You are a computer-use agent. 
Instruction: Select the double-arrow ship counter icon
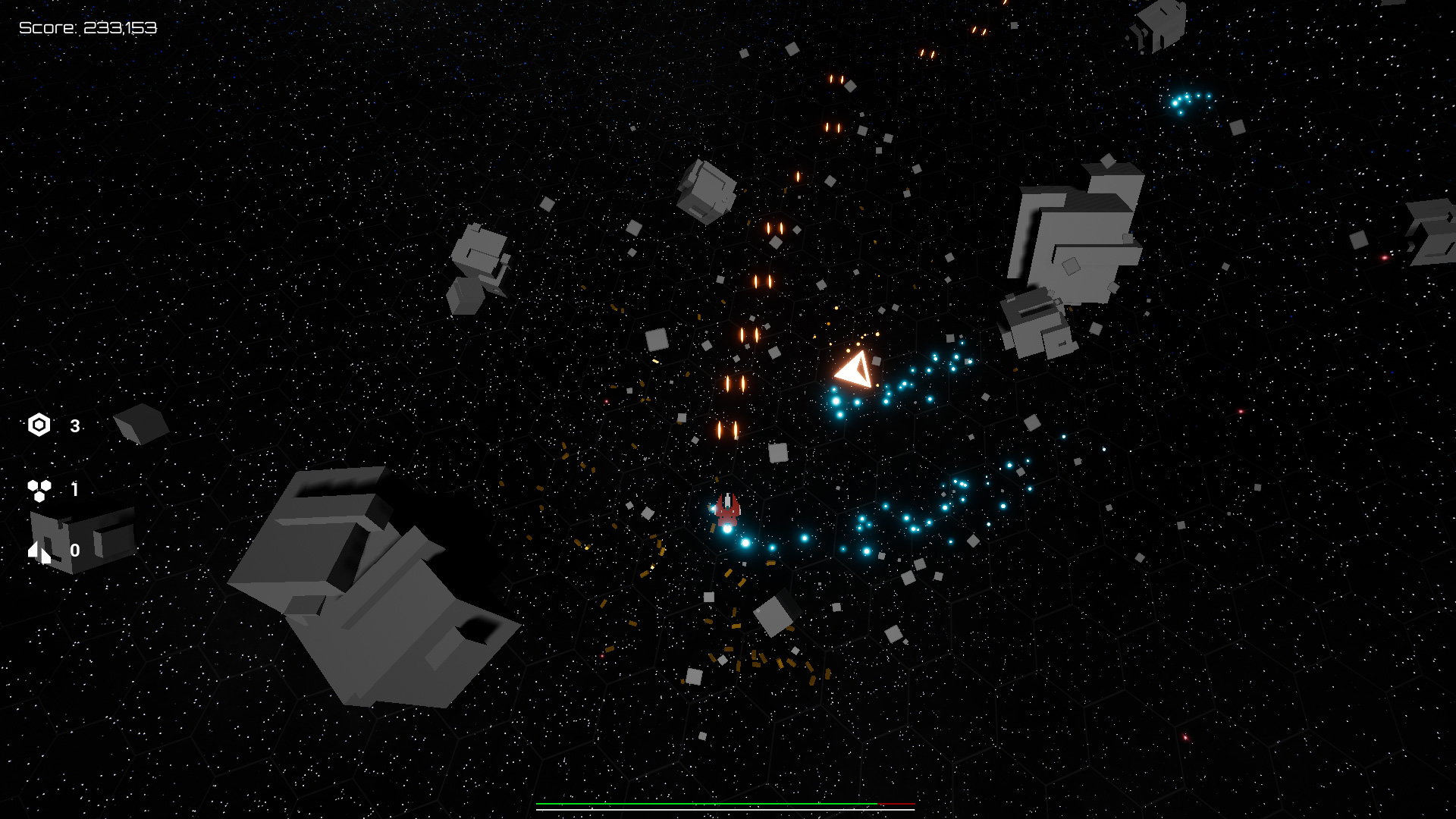click(39, 552)
